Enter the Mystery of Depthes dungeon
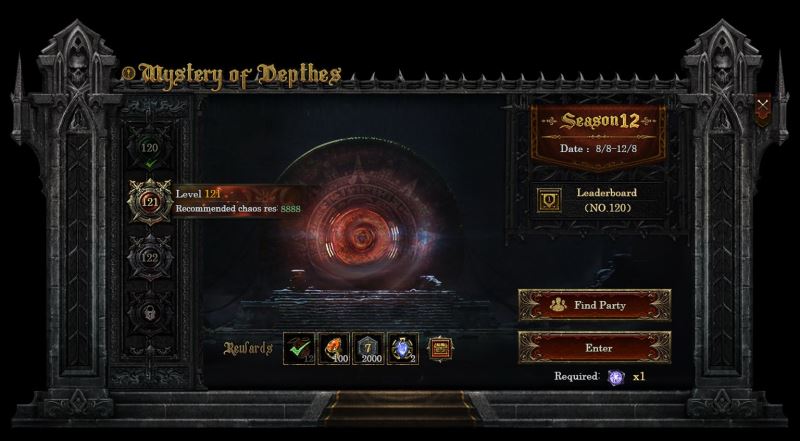Screen dimensions: 800x441 pyautogui.click(x=594, y=348)
